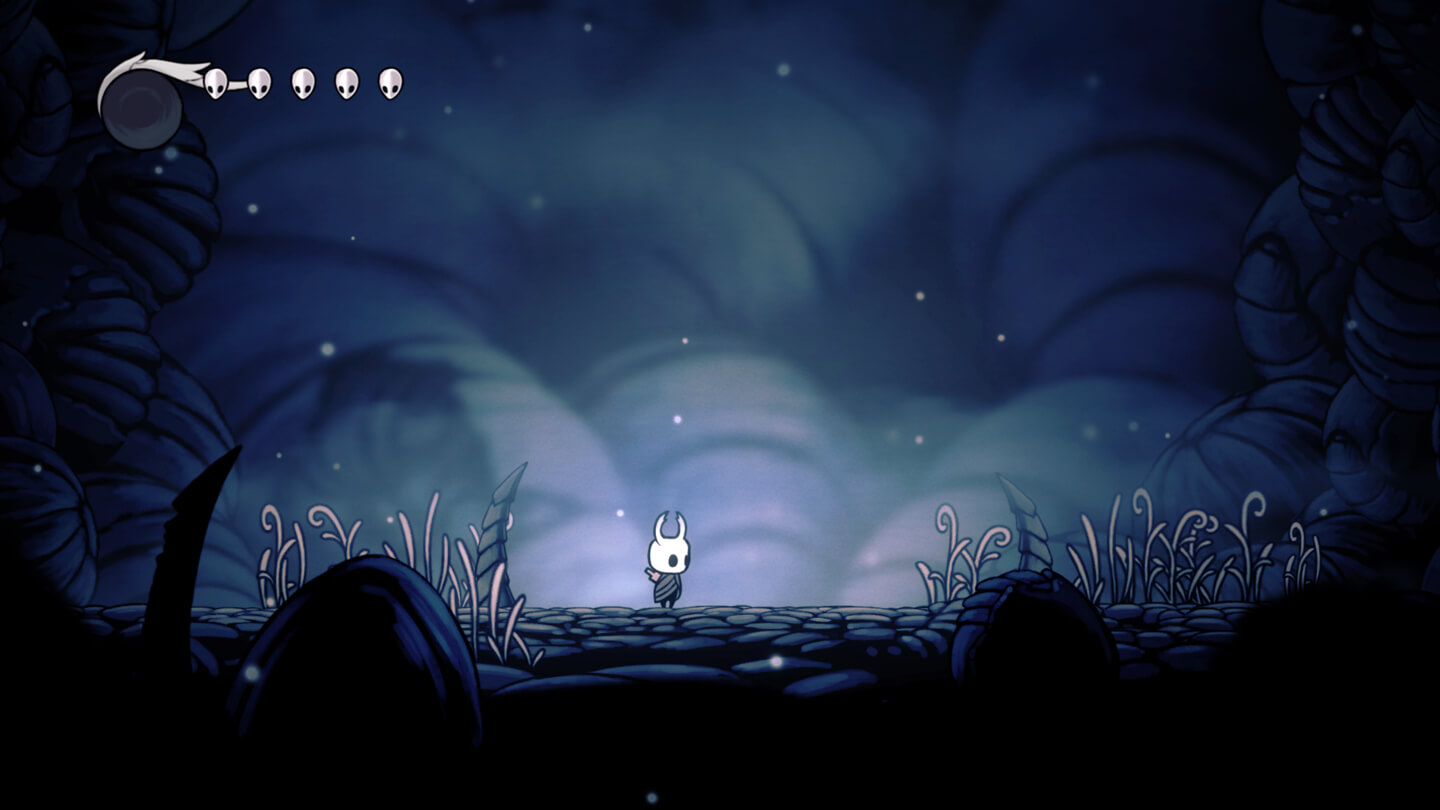1440x810 pixels.
Task: Select the second health mask icon
Action: tap(259, 85)
